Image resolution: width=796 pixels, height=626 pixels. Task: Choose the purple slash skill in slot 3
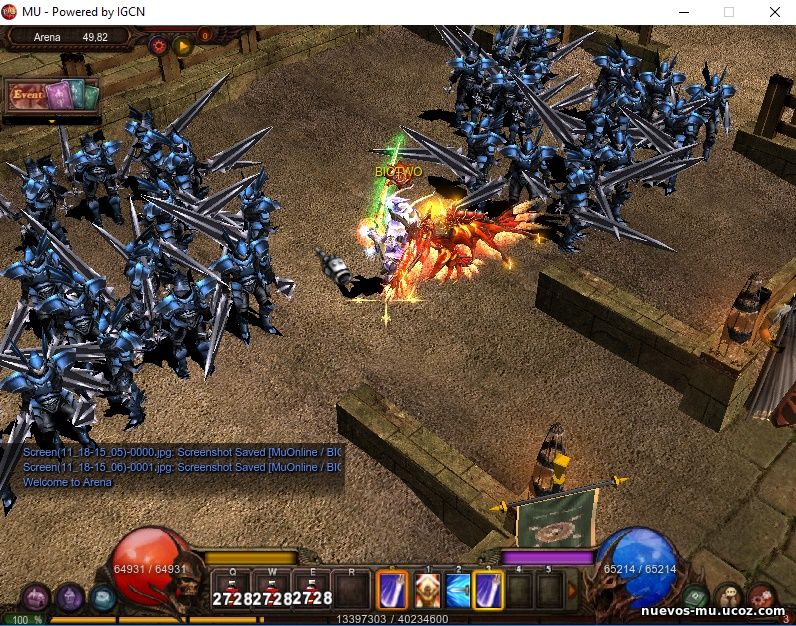(489, 590)
